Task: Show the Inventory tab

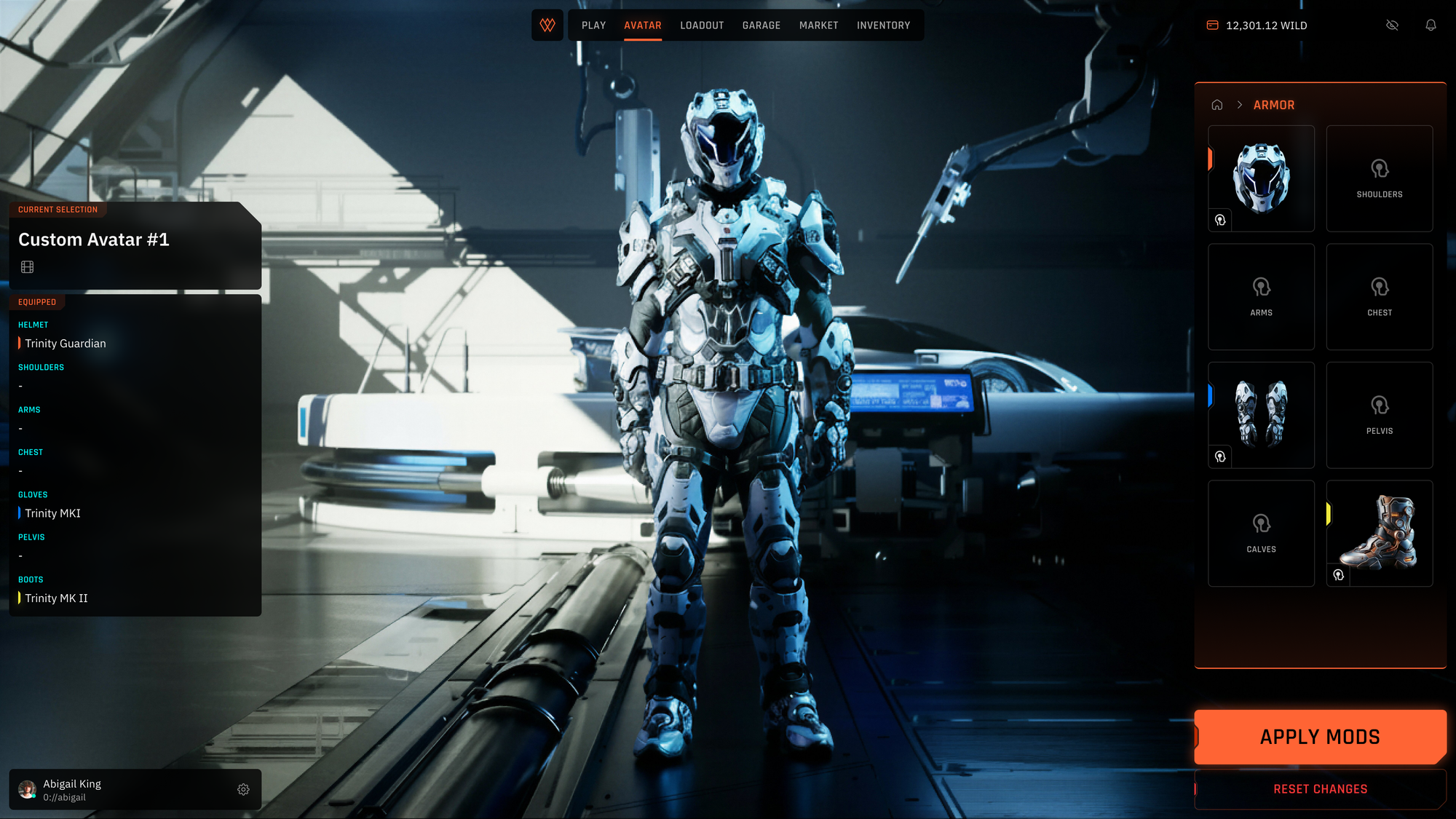Action: pyautogui.click(x=883, y=25)
